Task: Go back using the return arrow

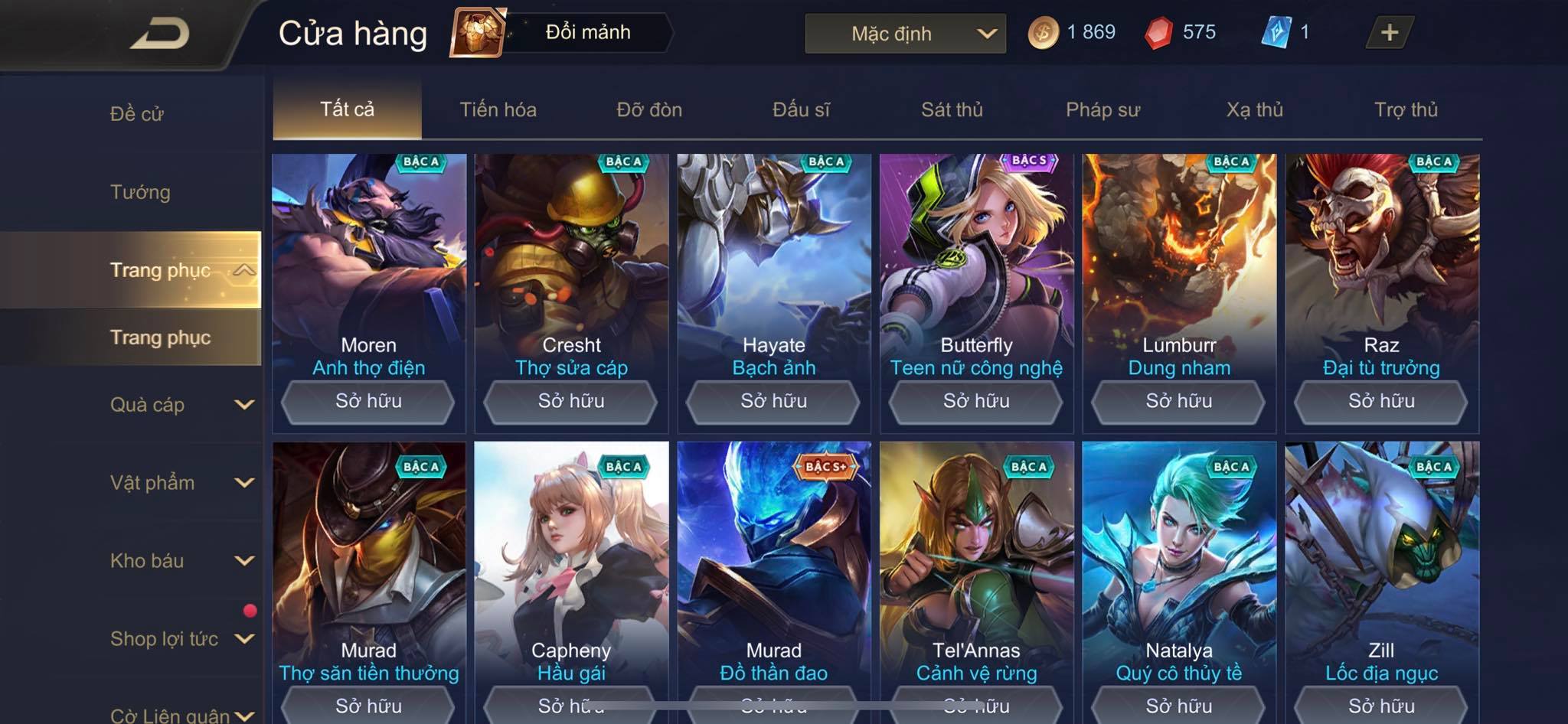Action: point(160,34)
